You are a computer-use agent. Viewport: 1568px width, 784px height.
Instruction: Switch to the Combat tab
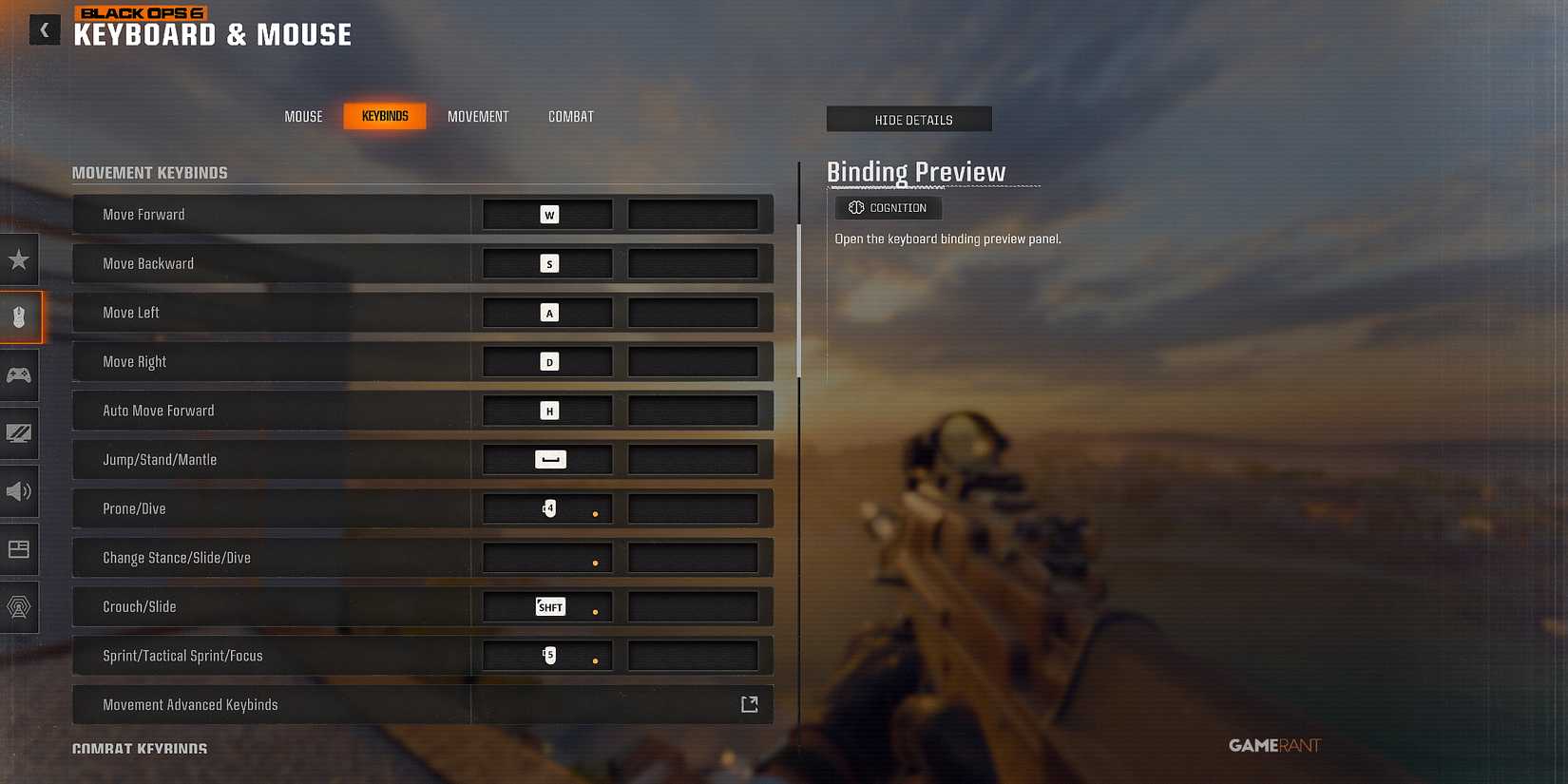(x=570, y=116)
